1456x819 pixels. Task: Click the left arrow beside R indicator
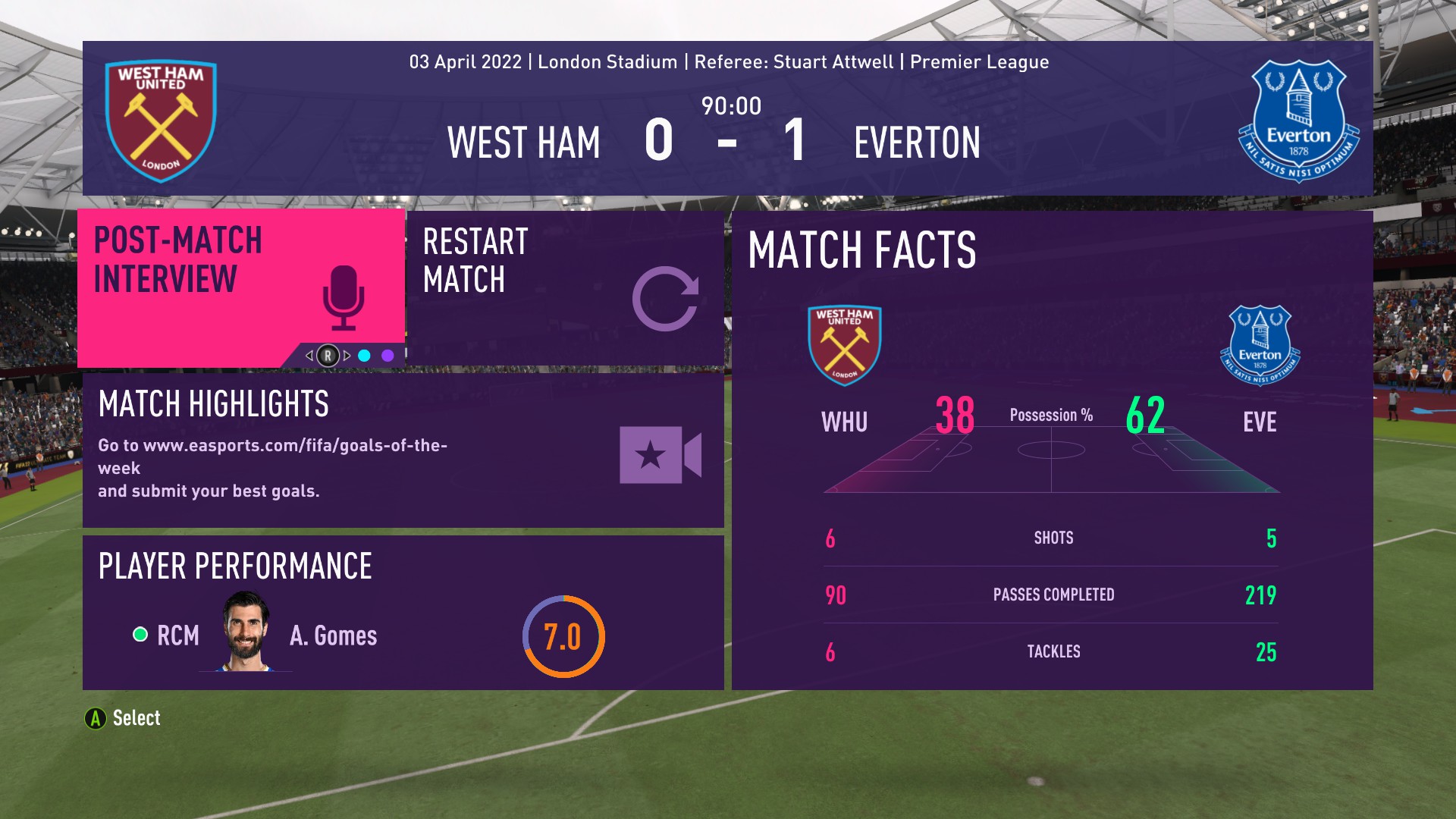click(308, 354)
